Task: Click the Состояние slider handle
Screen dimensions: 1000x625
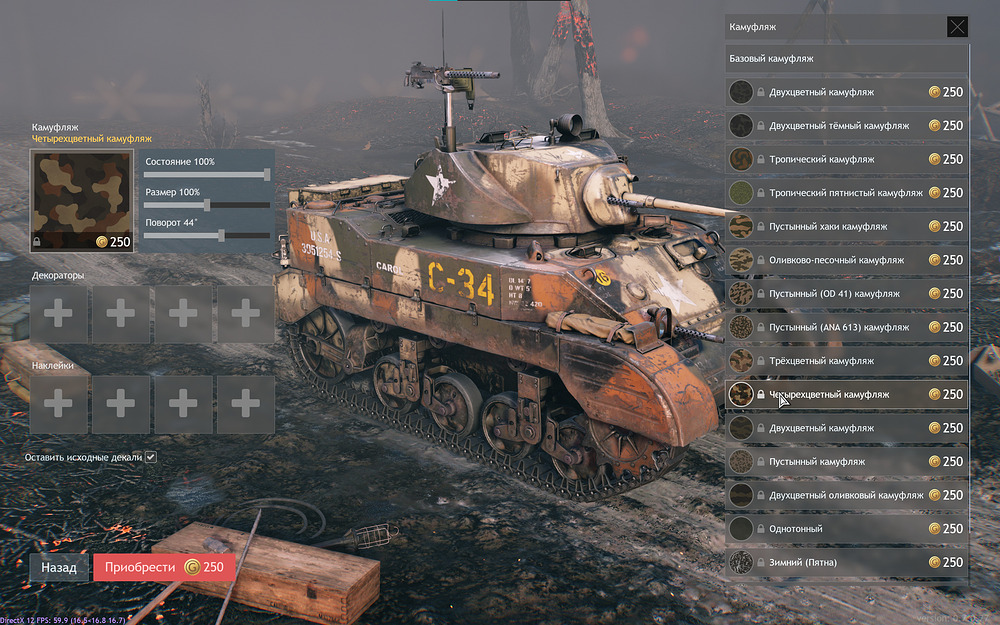Action: tap(267, 174)
